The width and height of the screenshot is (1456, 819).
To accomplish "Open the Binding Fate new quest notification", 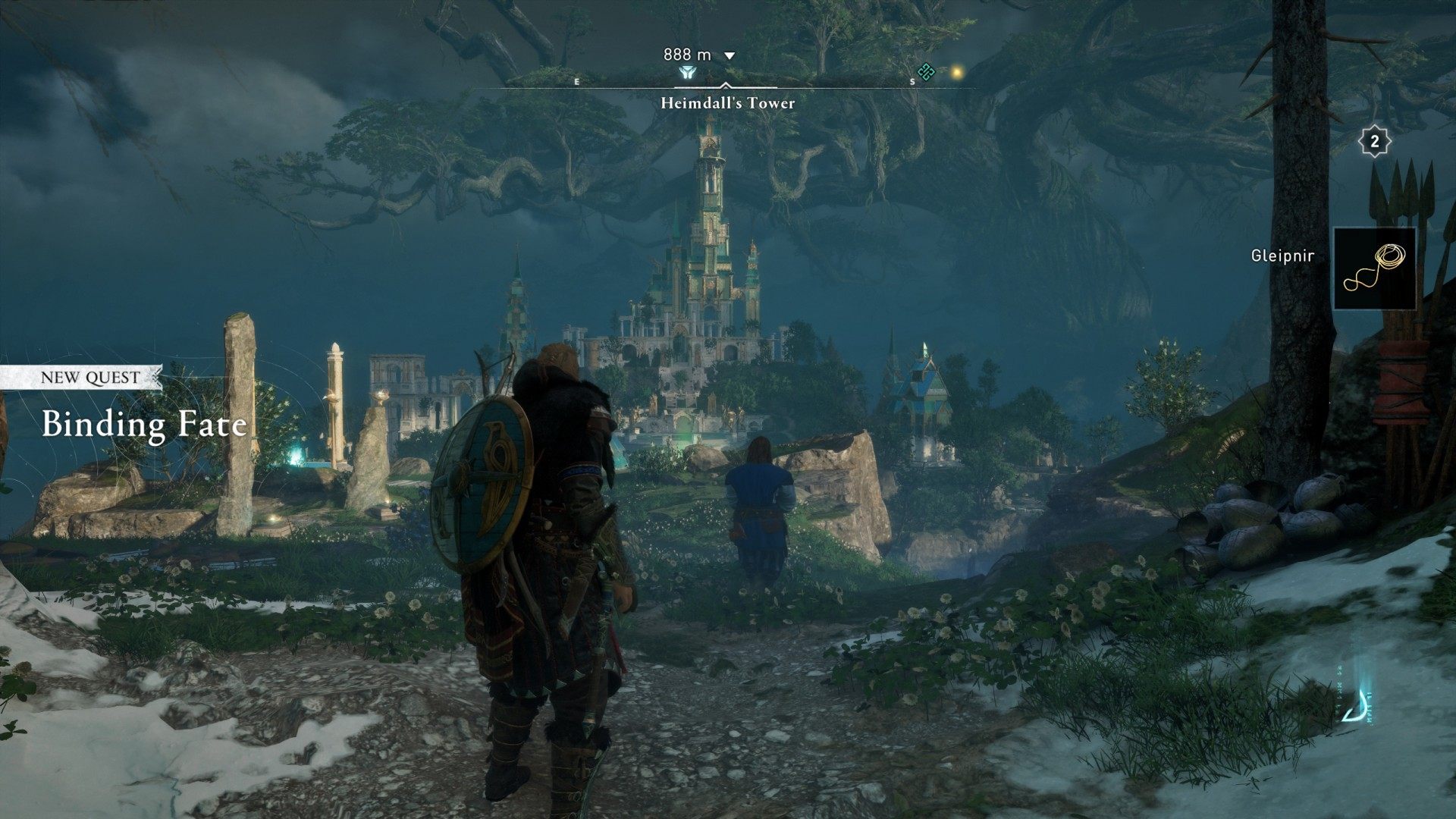I will 144,424.
